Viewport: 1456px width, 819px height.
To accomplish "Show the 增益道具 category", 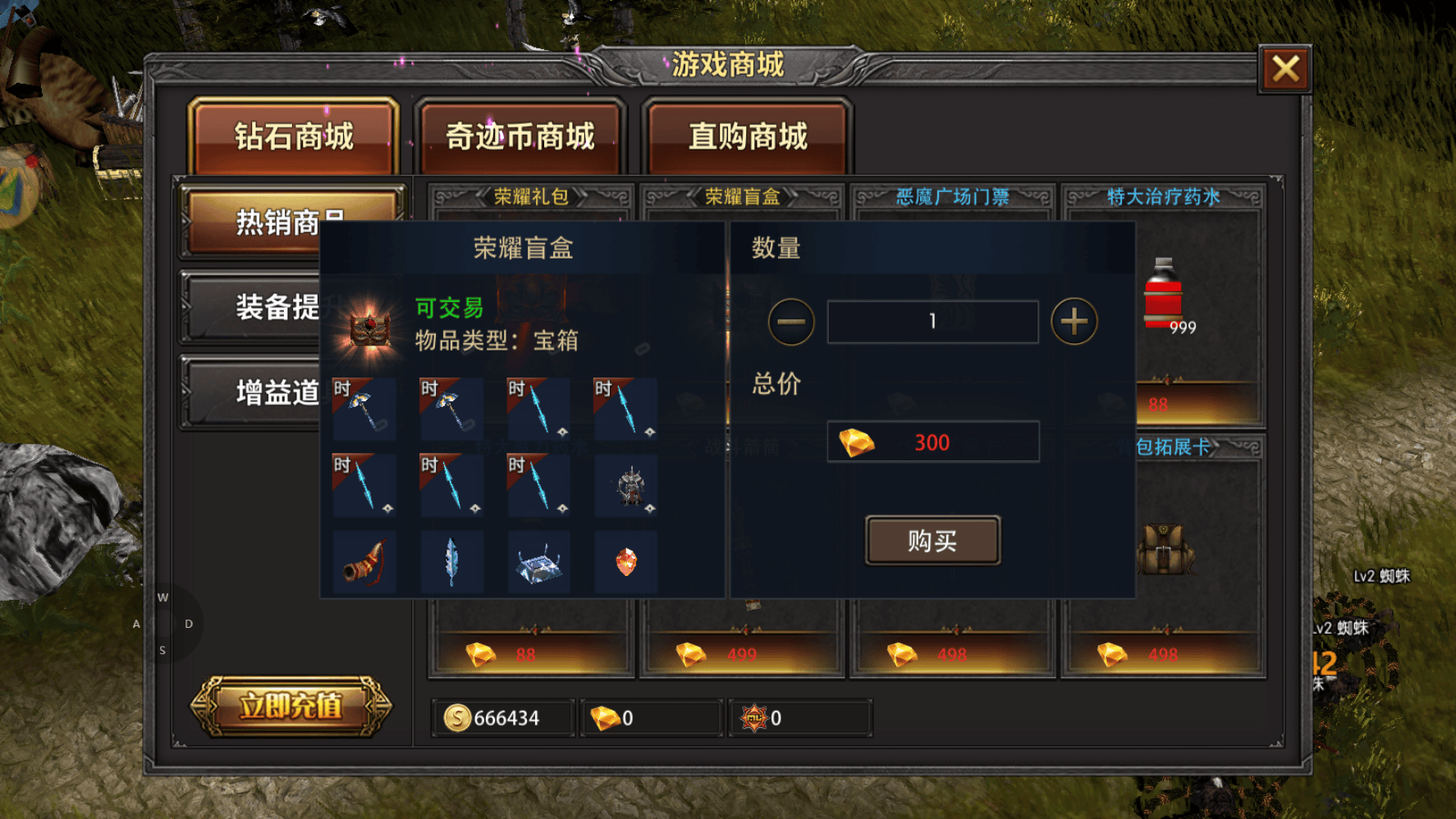I will (250, 392).
